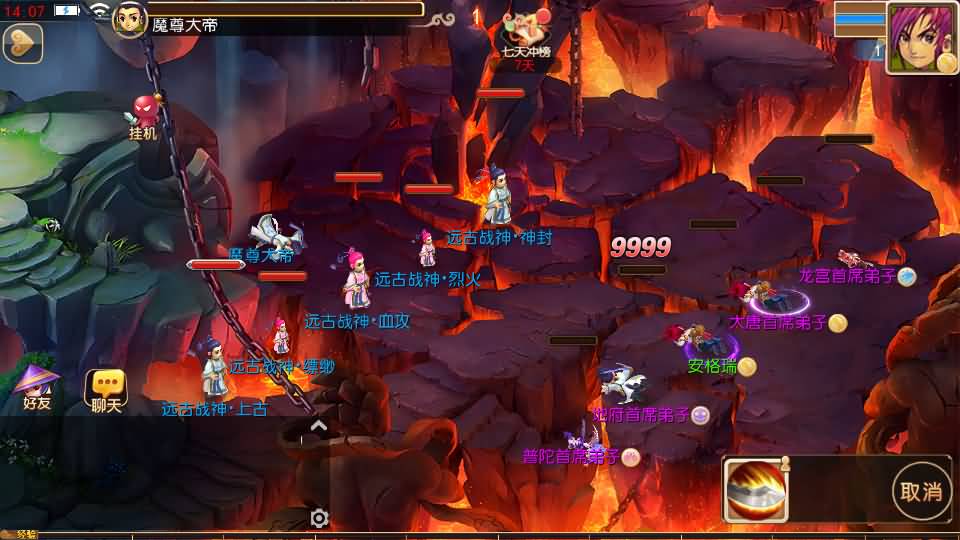Select the purple-haired character portrait
This screenshot has width=960, height=540.
921,38
